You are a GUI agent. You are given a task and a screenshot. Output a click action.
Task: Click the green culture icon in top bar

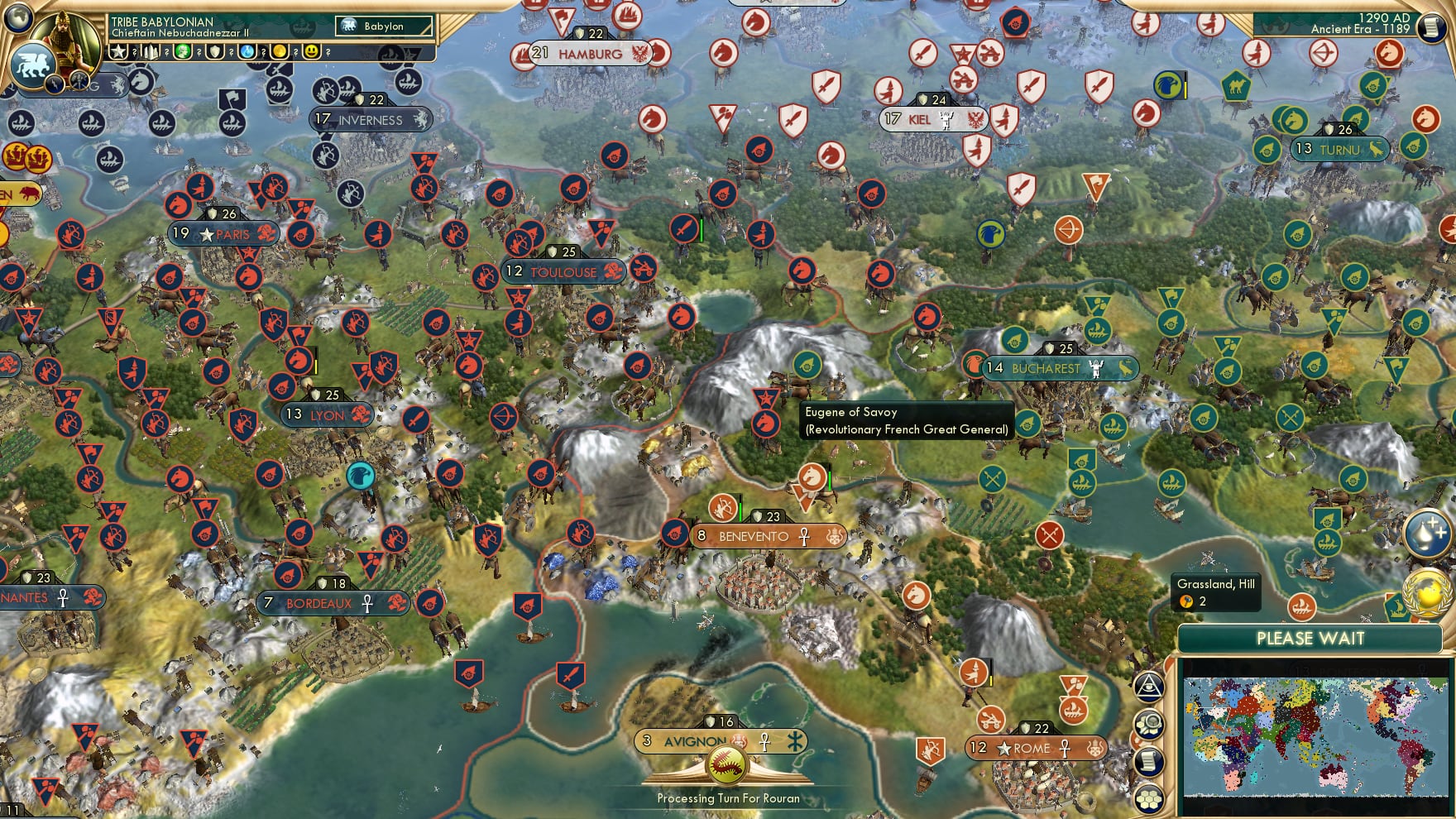(184, 52)
